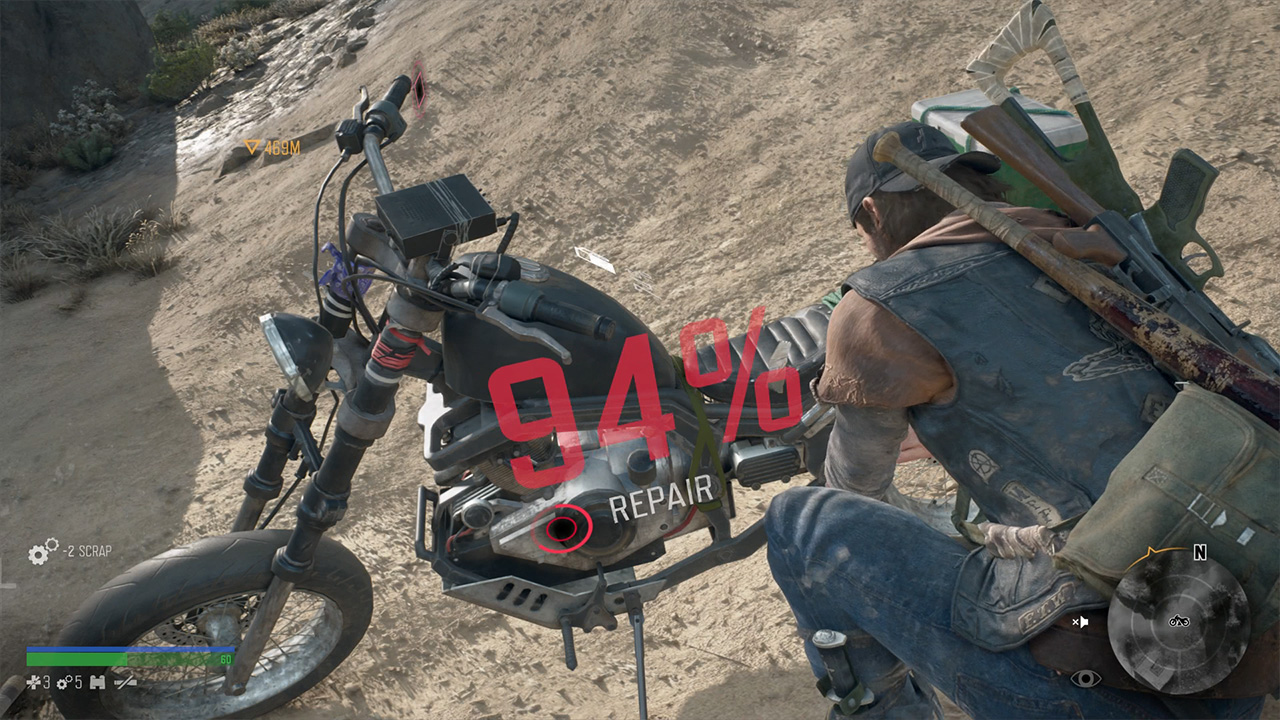Select the medkit cross icon showing 3
The height and width of the screenshot is (720, 1280).
pos(33,682)
